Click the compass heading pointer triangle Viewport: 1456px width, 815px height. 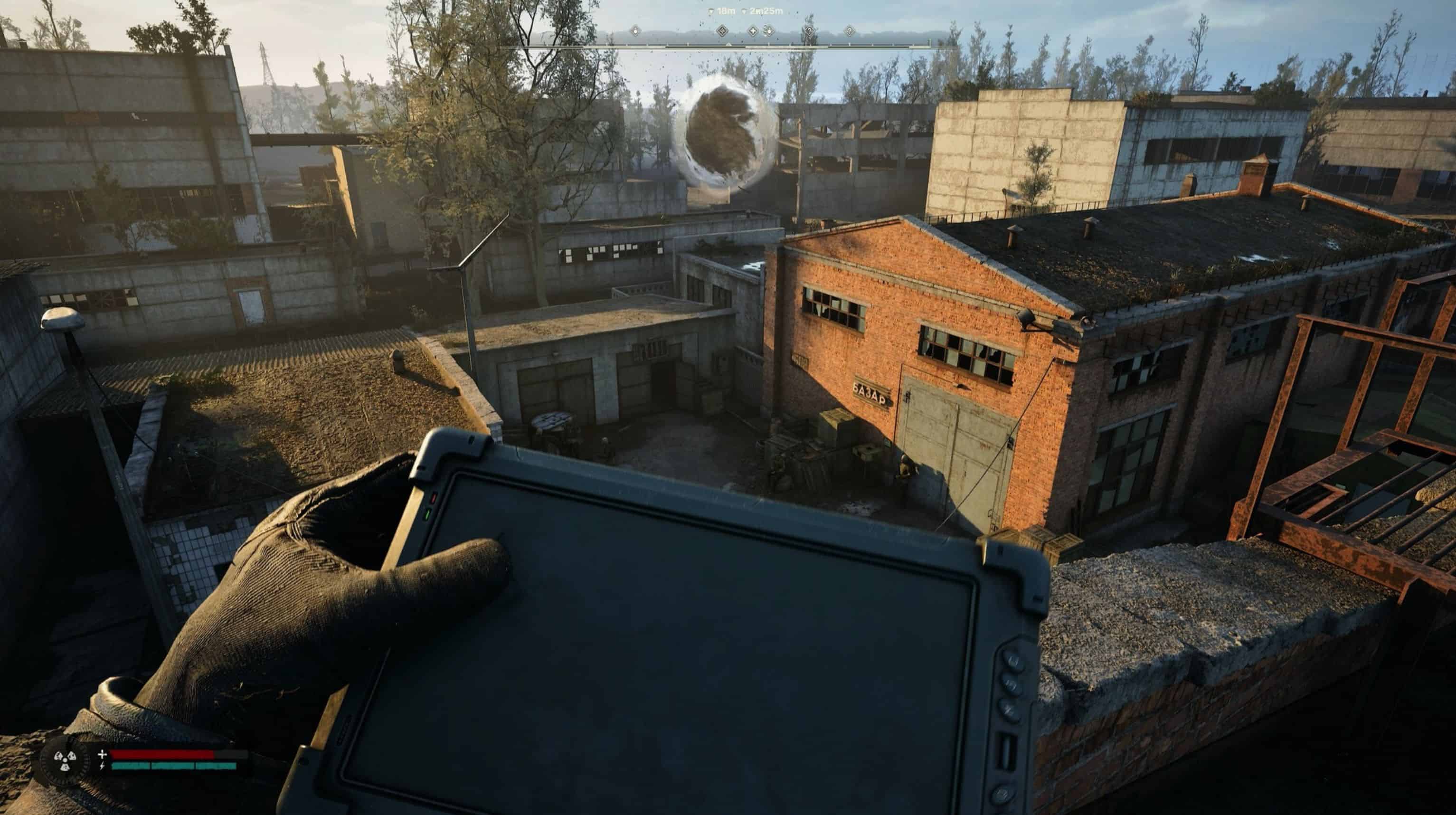point(729,45)
